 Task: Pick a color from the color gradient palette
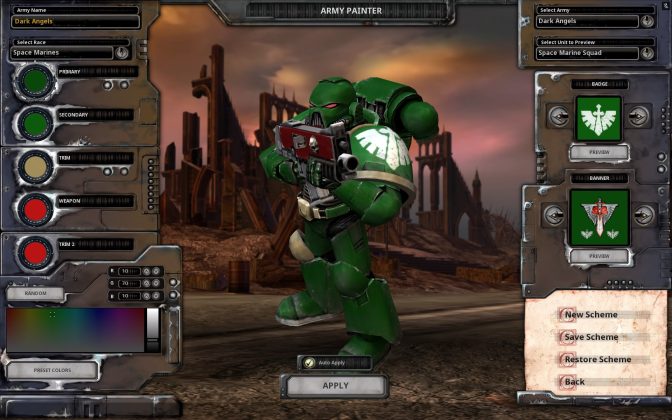click(75, 329)
